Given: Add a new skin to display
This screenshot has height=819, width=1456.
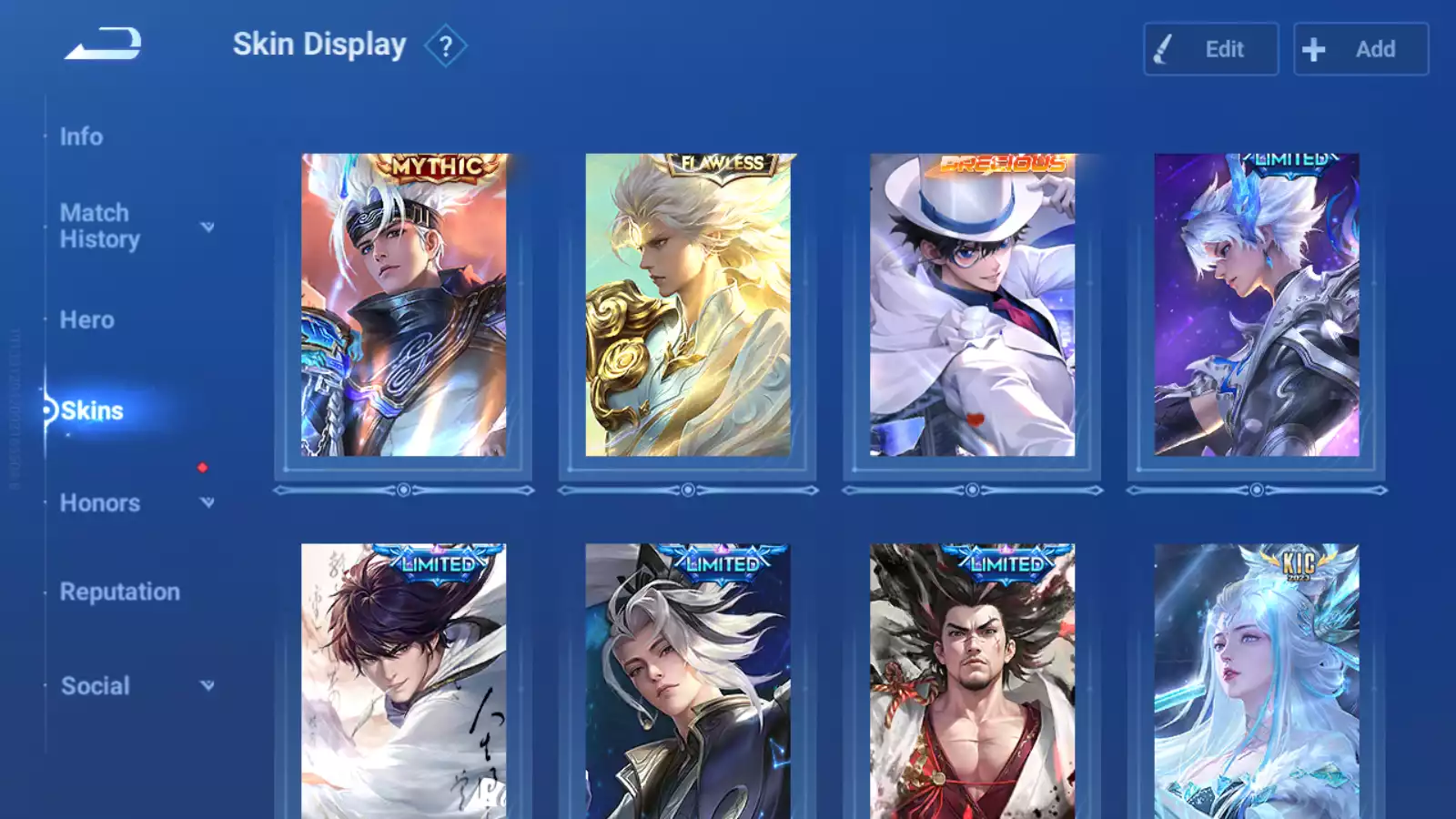Looking at the screenshot, I should pyautogui.click(x=1360, y=49).
